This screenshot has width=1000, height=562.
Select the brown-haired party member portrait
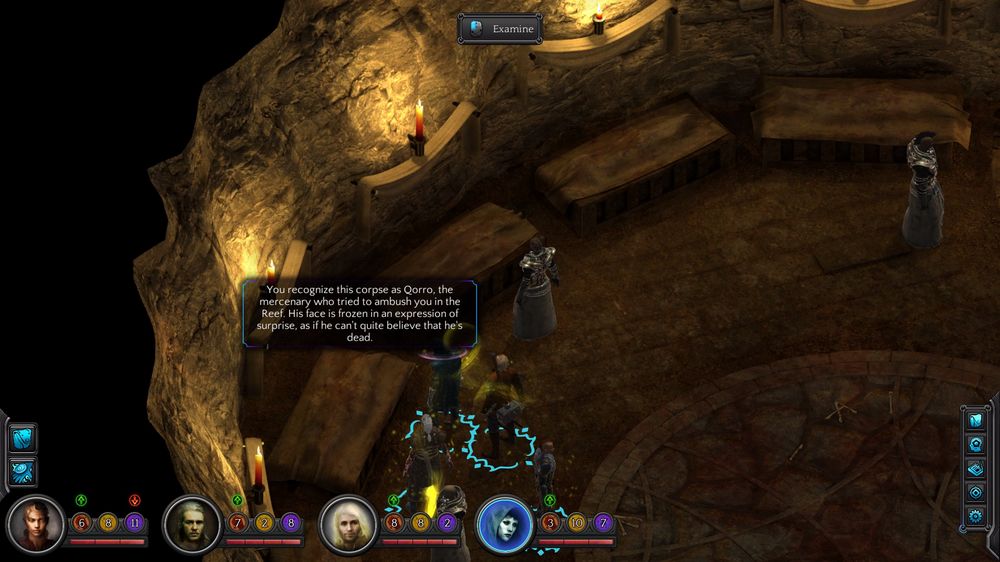(36, 524)
